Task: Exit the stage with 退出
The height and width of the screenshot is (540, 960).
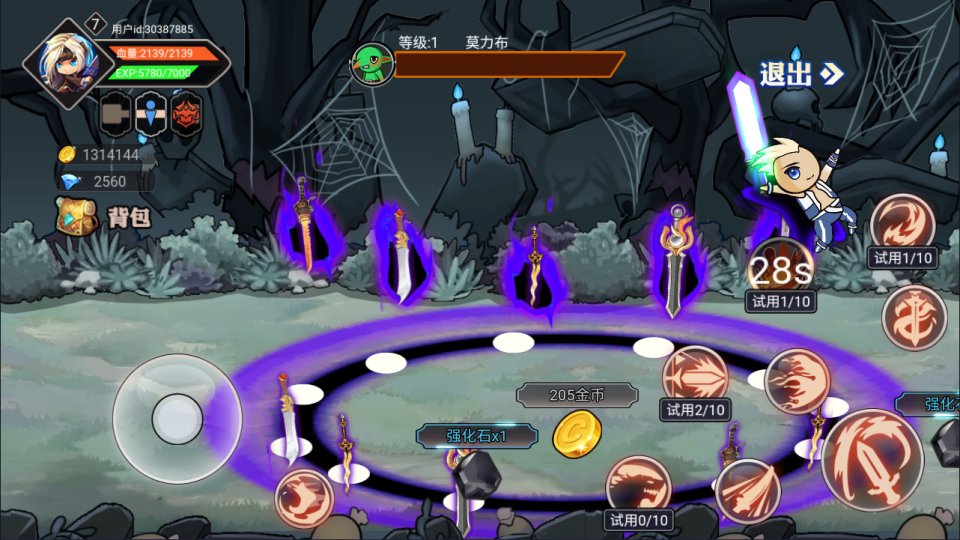Action: click(800, 73)
